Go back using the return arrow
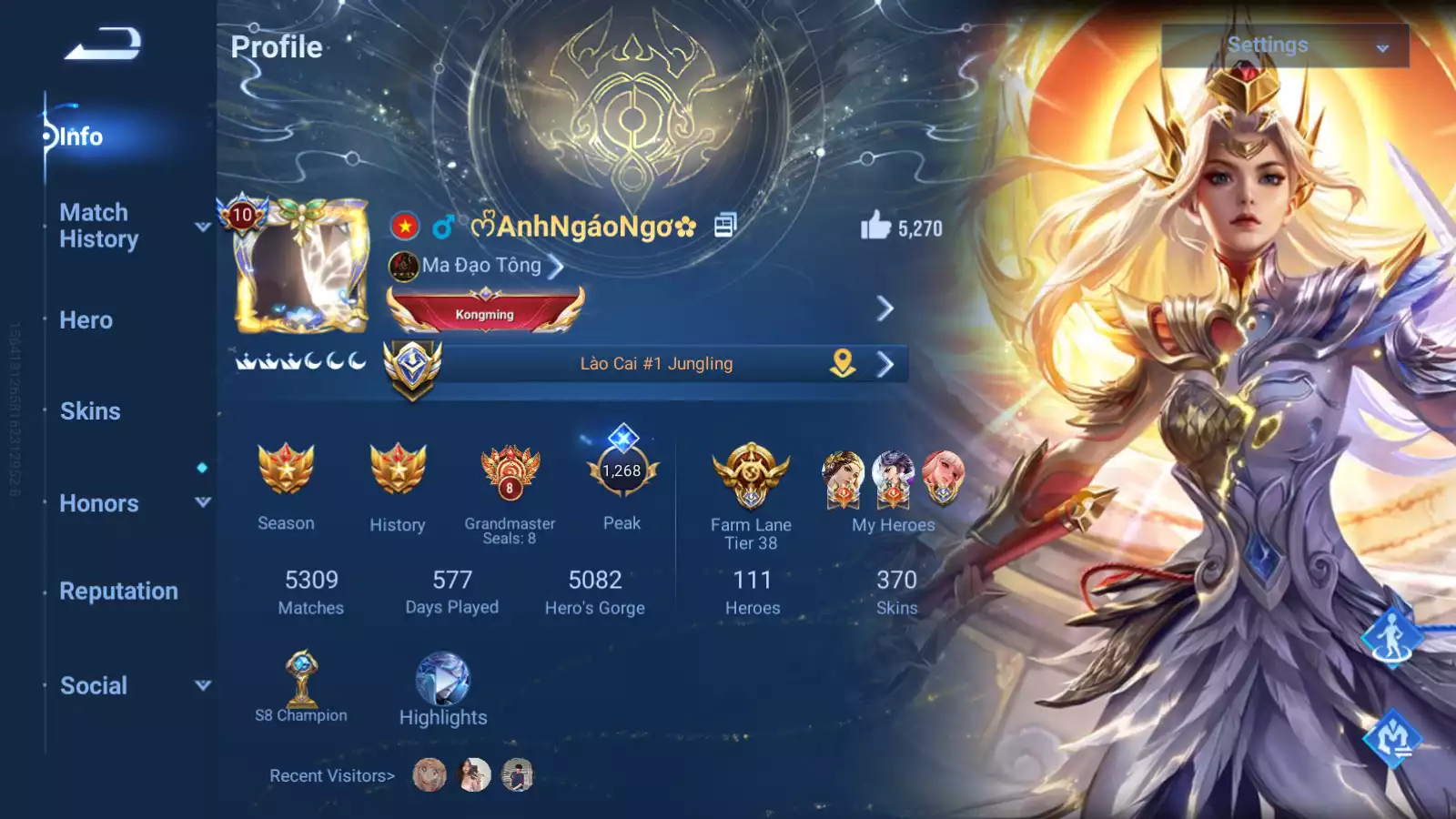This screenshot has height=819, width=1456. pyautogui.click(x=103, y=44)
